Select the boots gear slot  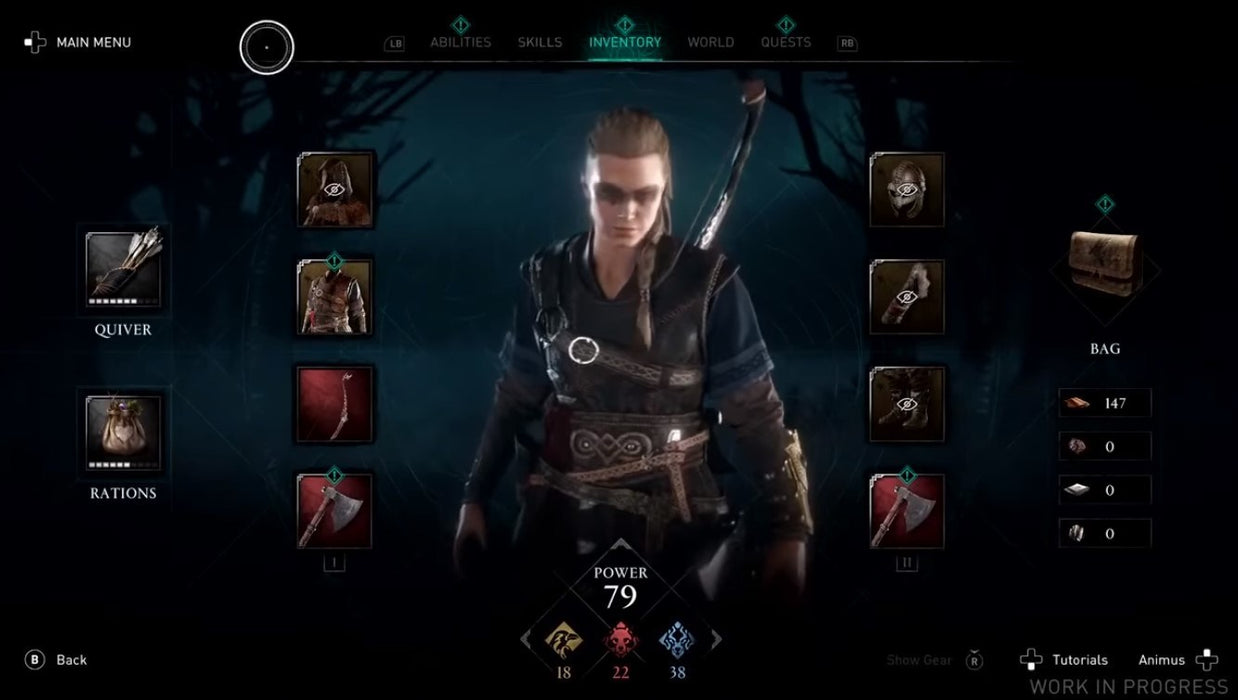(x=907, y=404)
